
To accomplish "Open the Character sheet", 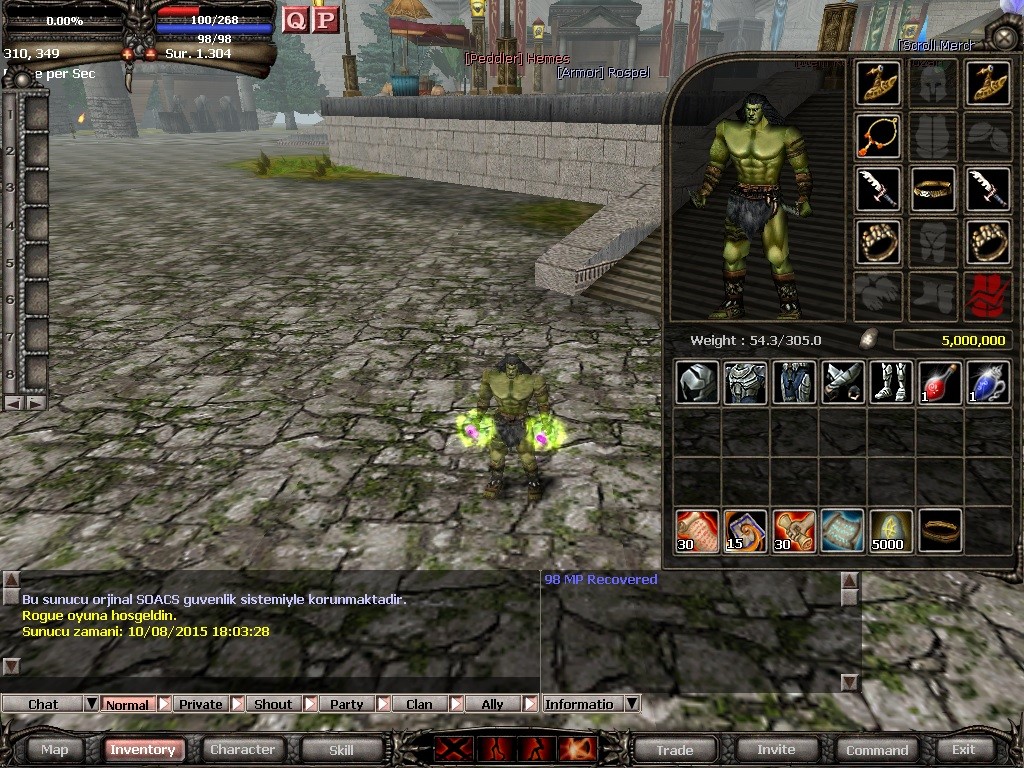I will (242, 749).
